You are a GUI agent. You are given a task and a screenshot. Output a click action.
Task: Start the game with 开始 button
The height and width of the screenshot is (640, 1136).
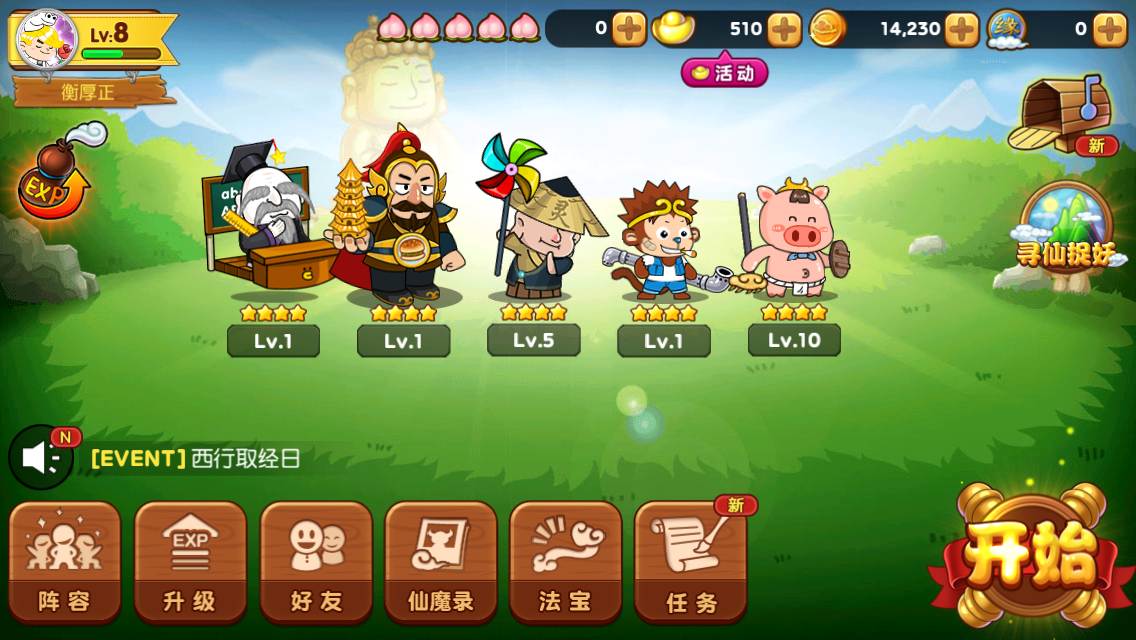pos(1031,555)
